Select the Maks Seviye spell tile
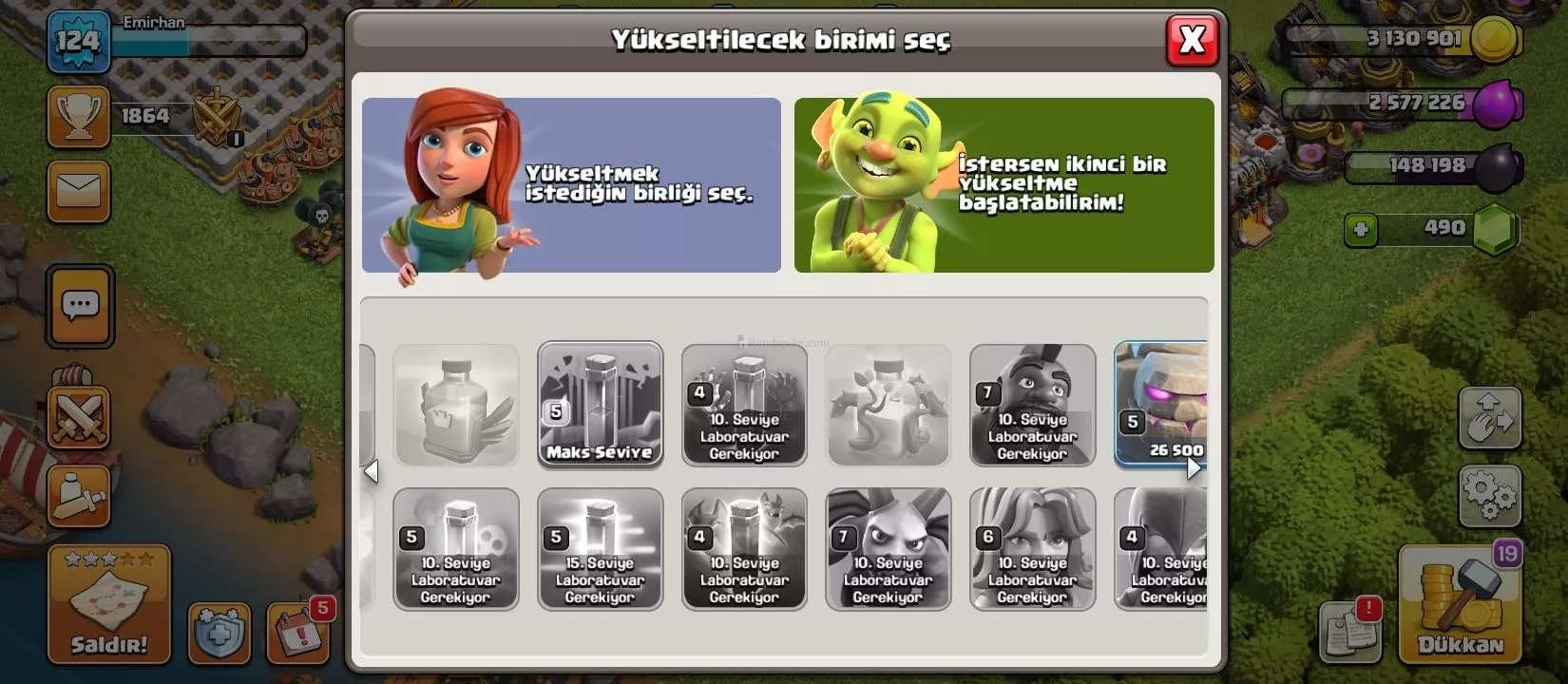1568x684 pixels. click(x=600, y=406)
